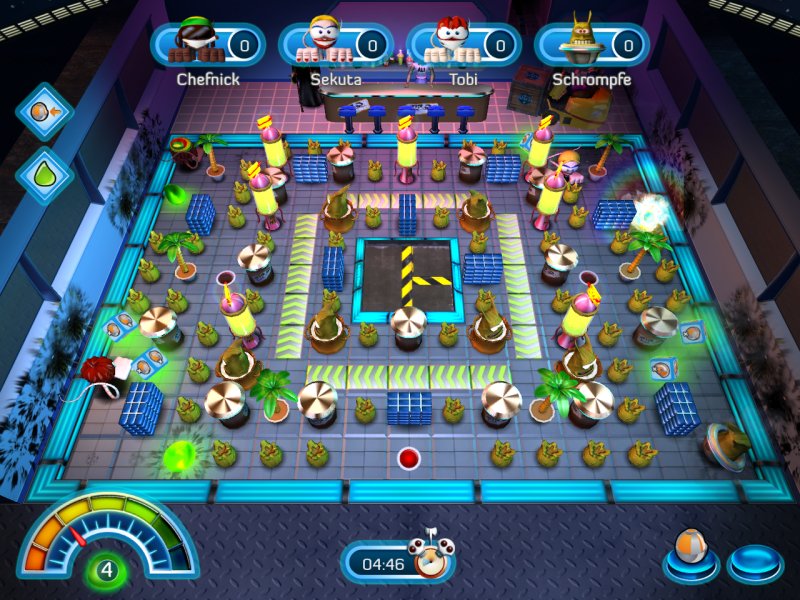Open Schrompfe's player panel
800x600 pixels.
tap(591, 45)
